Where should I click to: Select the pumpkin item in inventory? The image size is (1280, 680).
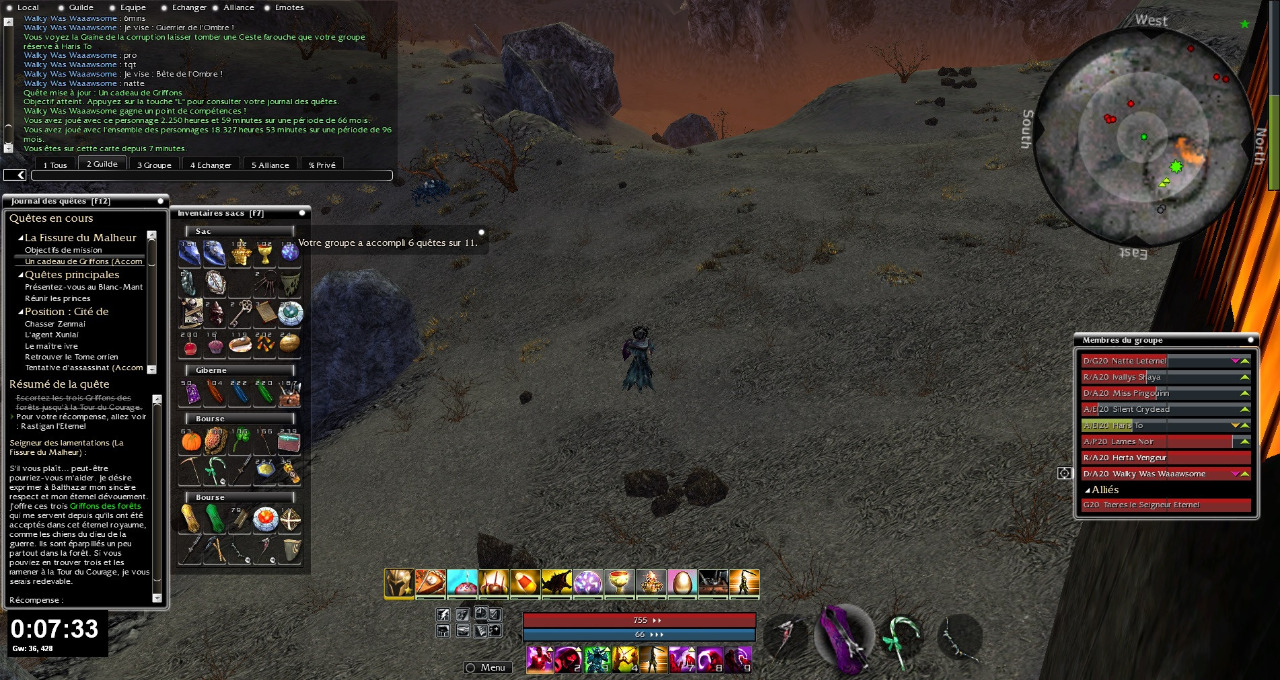(x=191, y=440)
